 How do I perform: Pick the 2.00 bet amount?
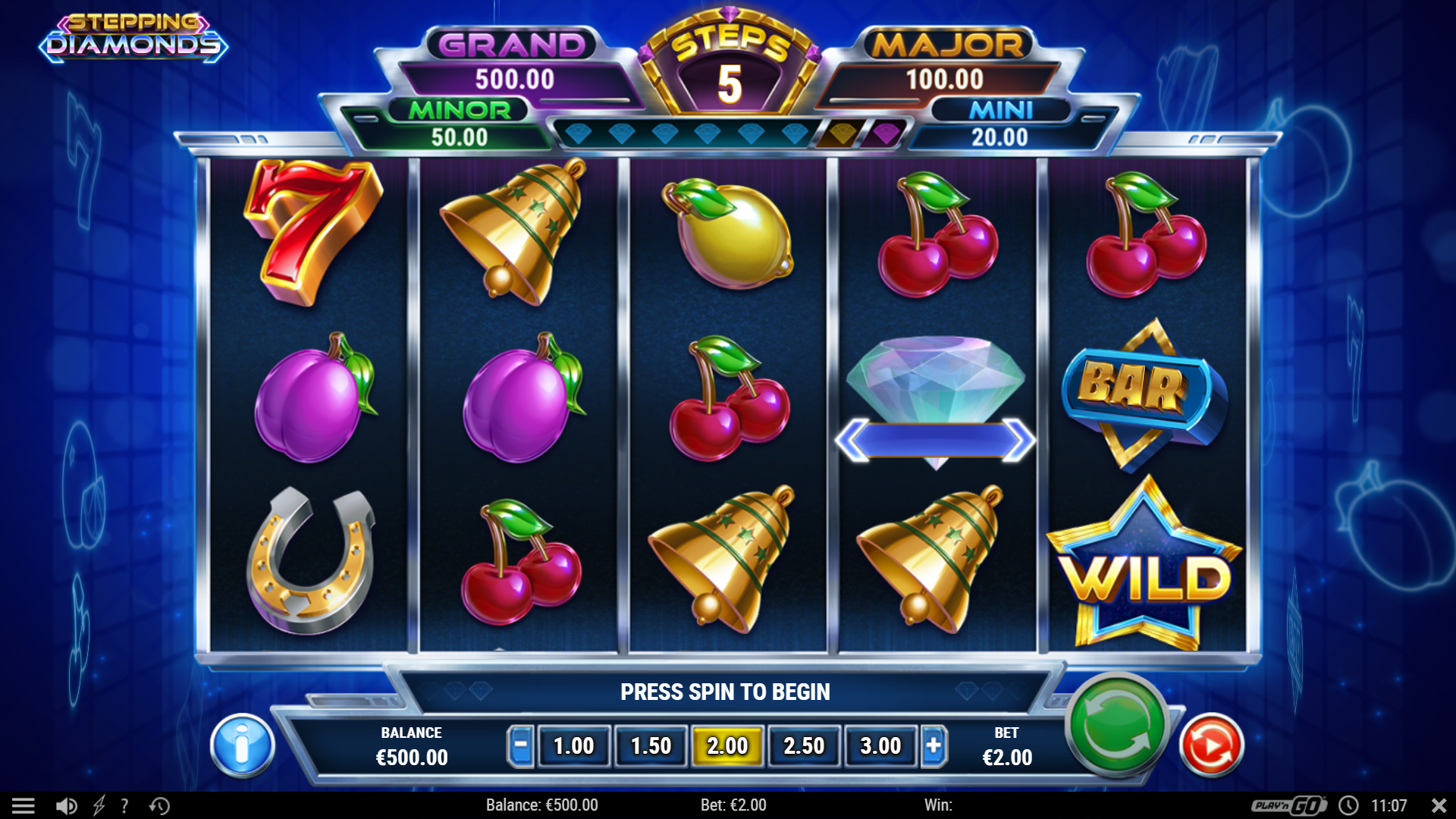[x=727, y=746]
